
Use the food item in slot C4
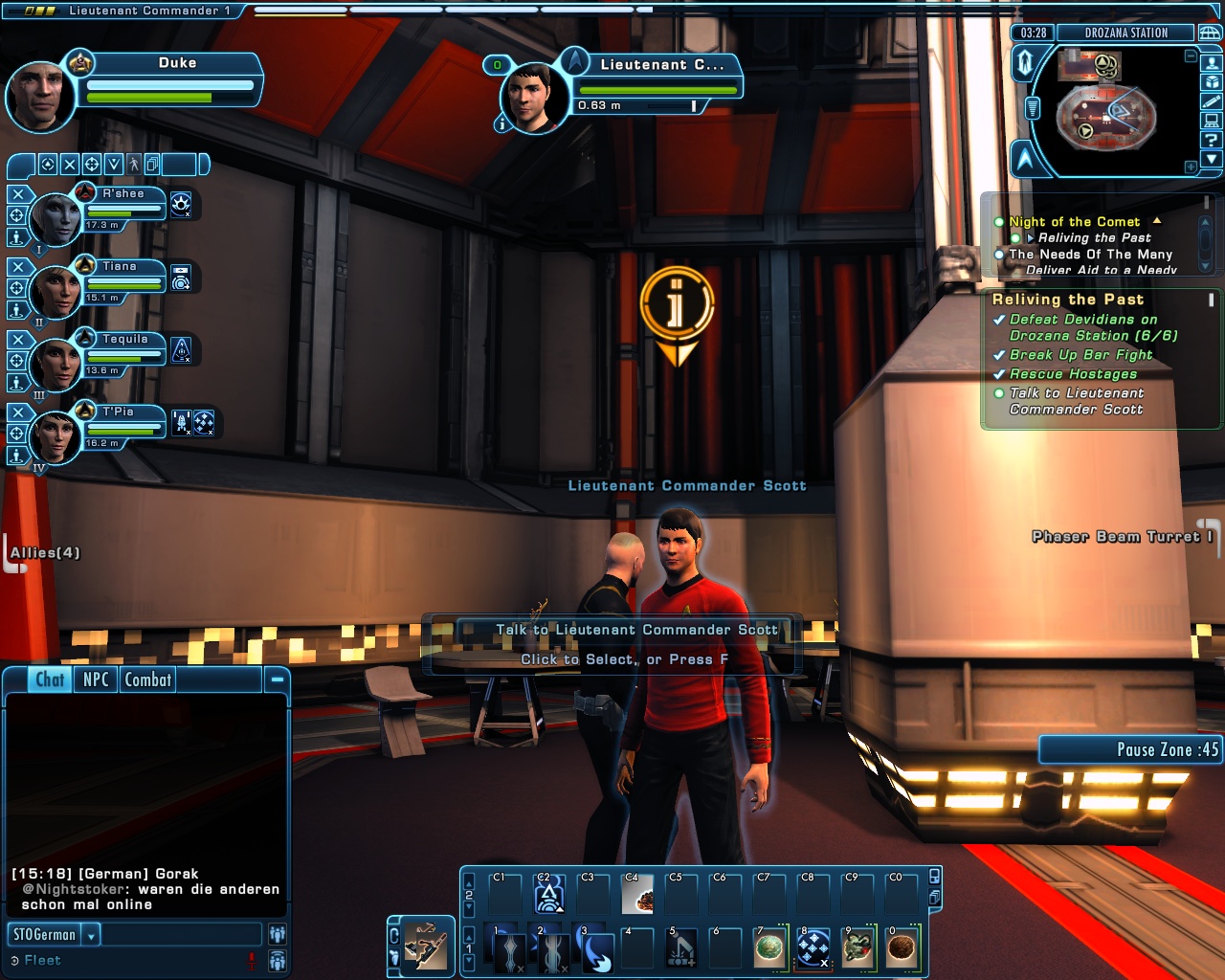(637, 895)
